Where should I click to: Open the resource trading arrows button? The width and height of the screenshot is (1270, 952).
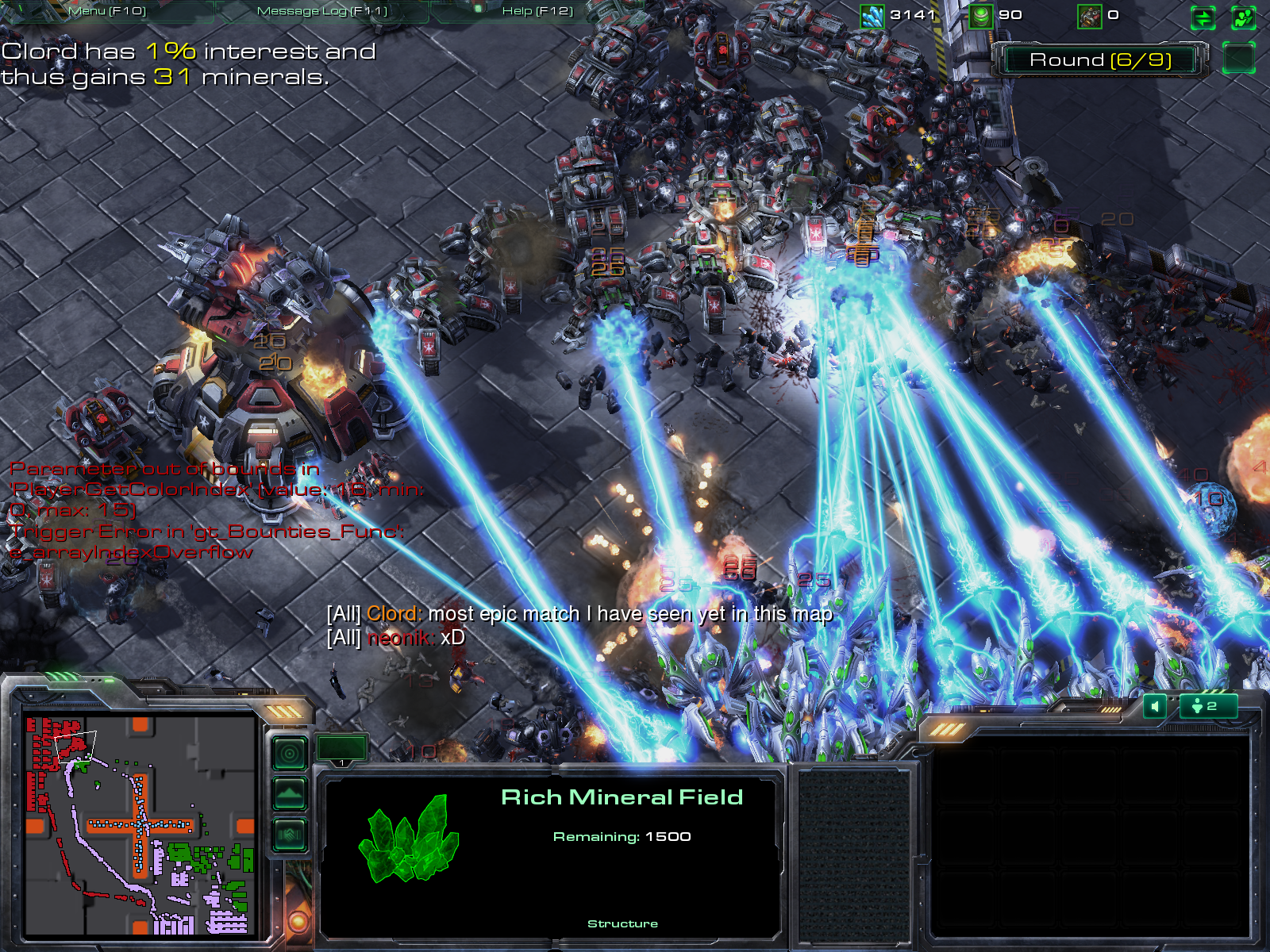(x=1203, y=17)
